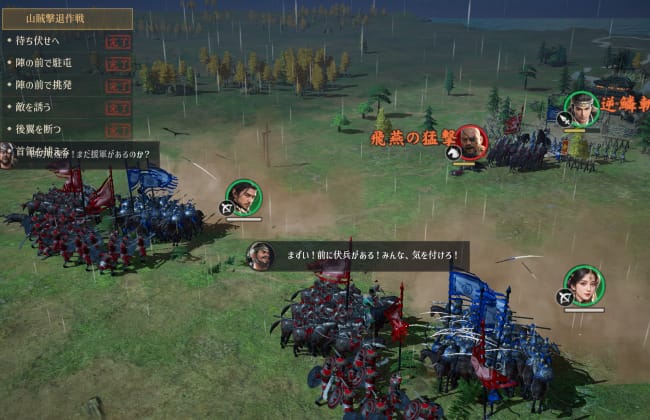Select the female archer general portrait
650x420 pixels.
tap(582, 285)
